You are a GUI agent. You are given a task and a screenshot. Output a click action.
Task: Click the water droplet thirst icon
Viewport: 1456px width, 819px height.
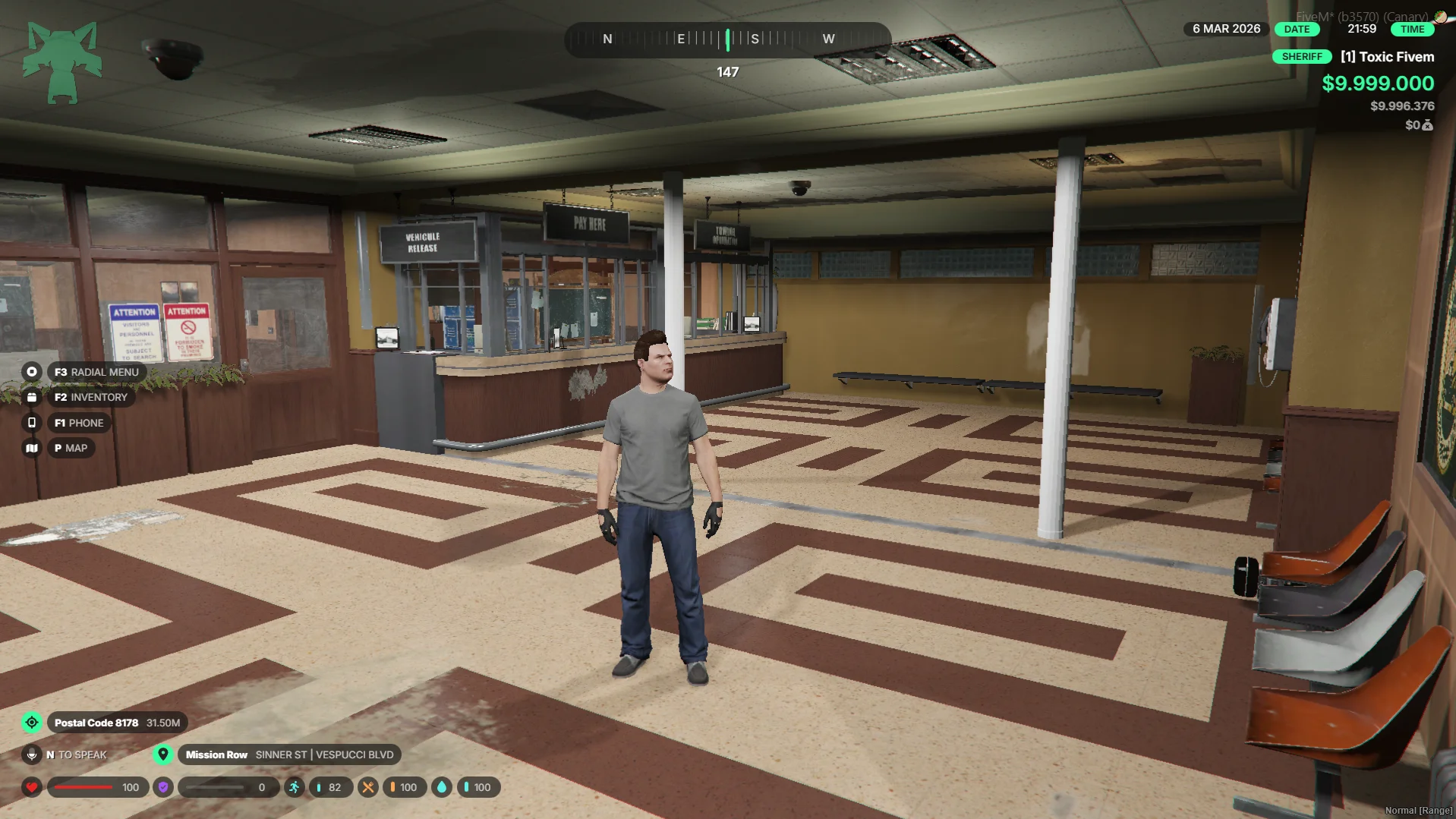pos(442,787)
